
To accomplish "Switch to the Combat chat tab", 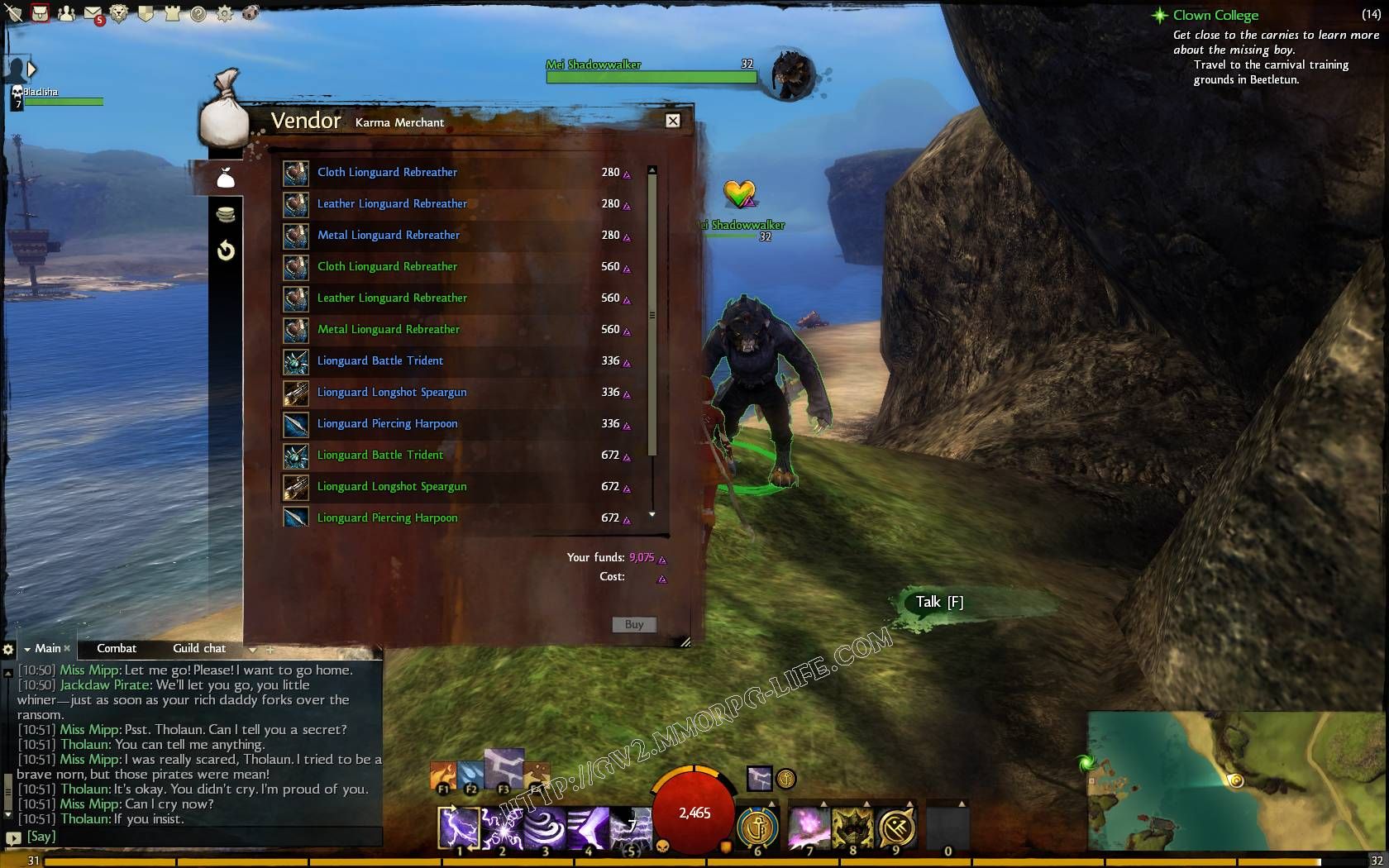I will (117, 648).
